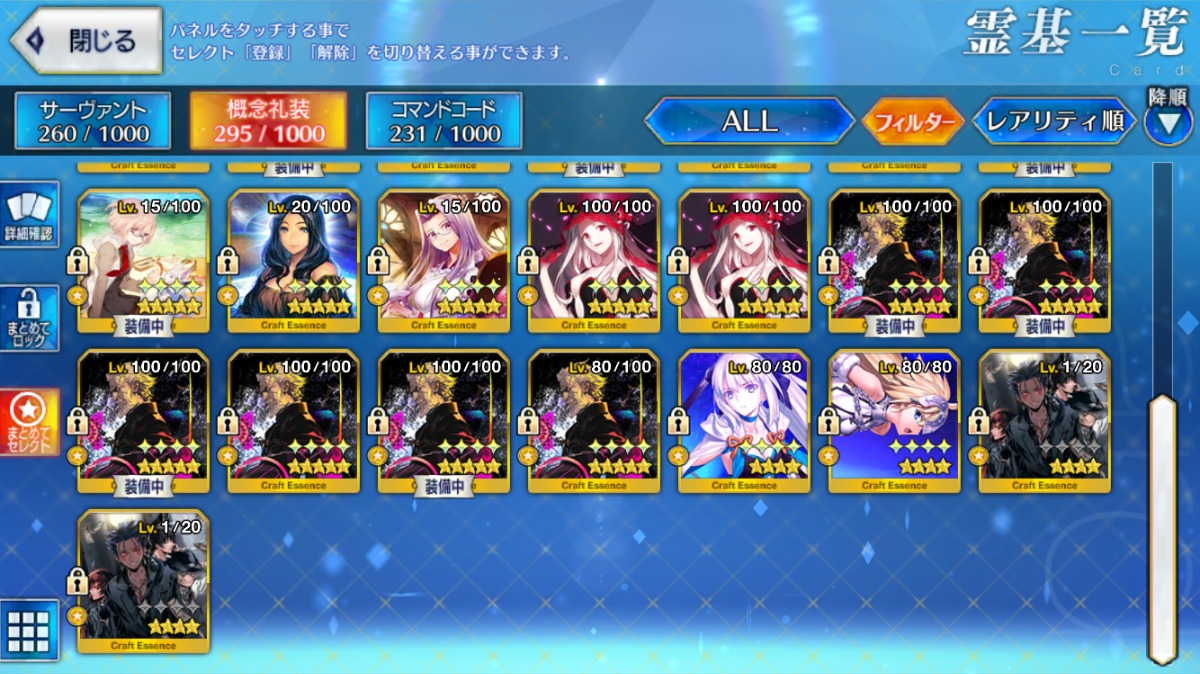Select the blonde girl Lv. 80/80 card
1200x674 pixels.
(894, 420)
